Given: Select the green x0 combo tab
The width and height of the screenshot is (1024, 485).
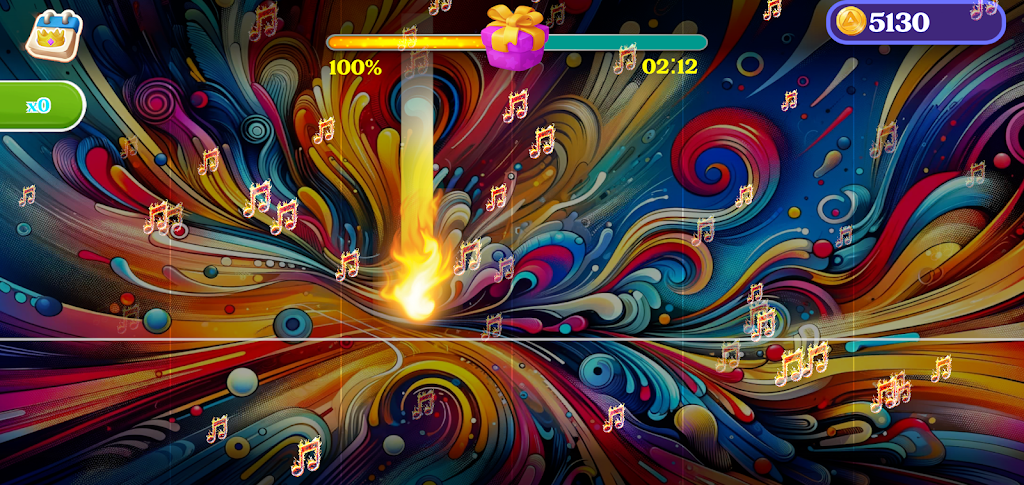Looking at the screenshot, I should [x=40, y=105].
